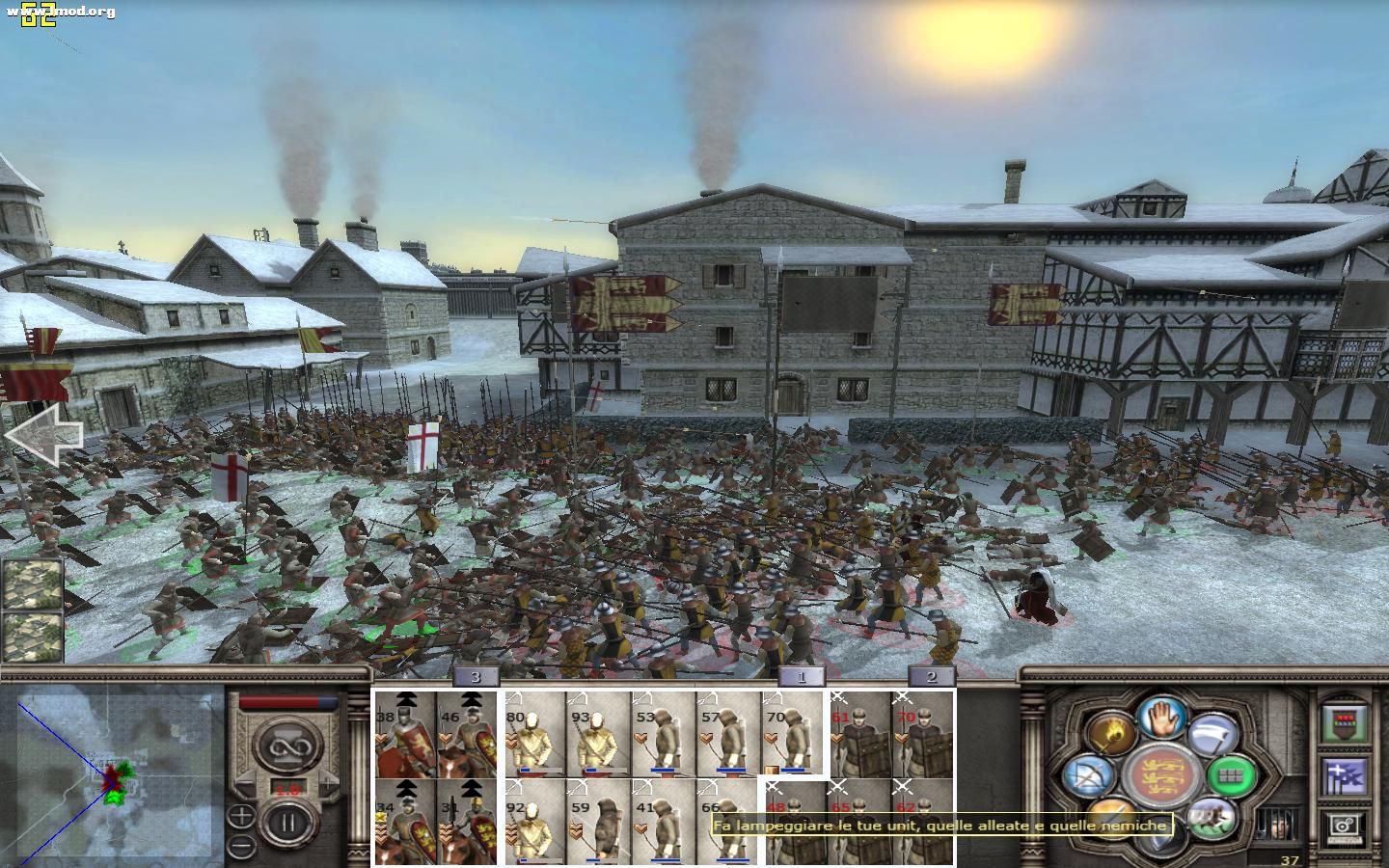Select the cavalry unit with 46 men

pos(468,733)
